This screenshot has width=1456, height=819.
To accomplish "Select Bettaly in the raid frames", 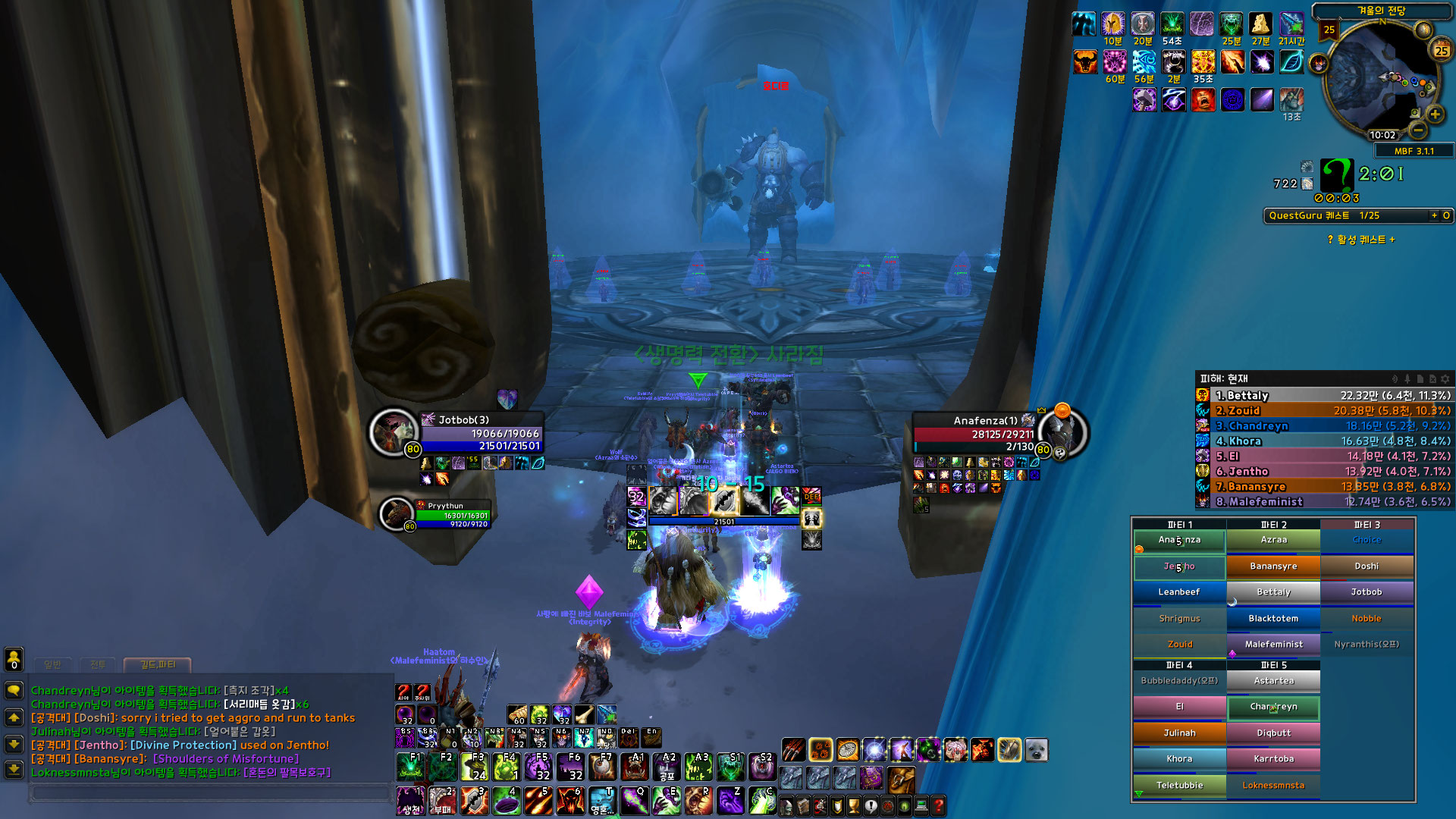I will (1273, 592).
